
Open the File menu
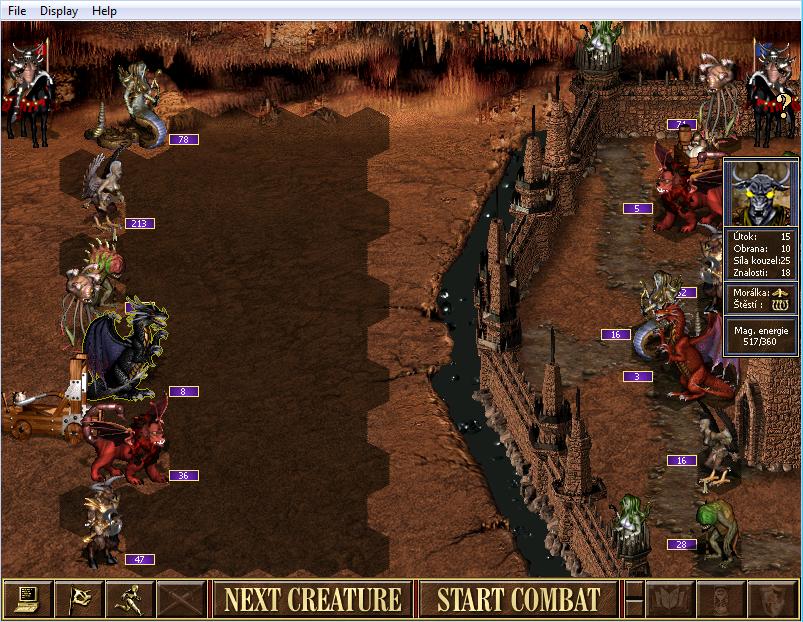(17, 11)
